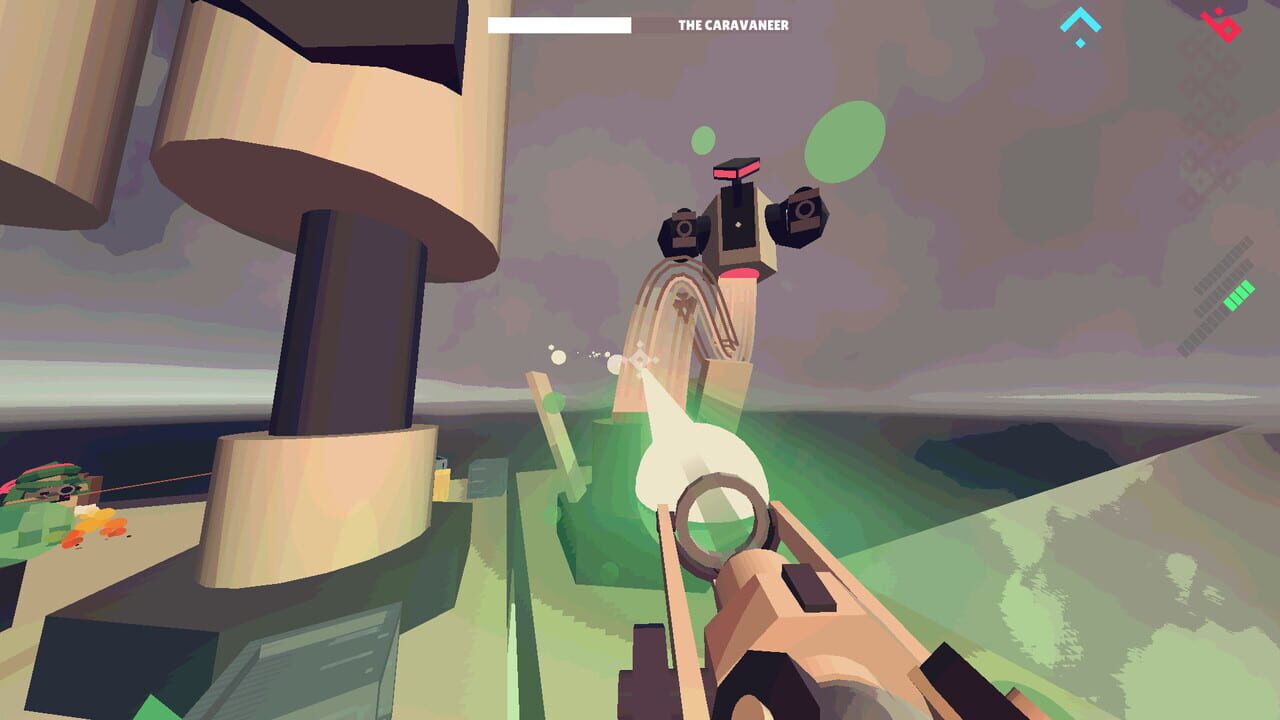Click THE CARAVANEER title label
Viewport: 1280px width, 720px height.
point(733,24)
